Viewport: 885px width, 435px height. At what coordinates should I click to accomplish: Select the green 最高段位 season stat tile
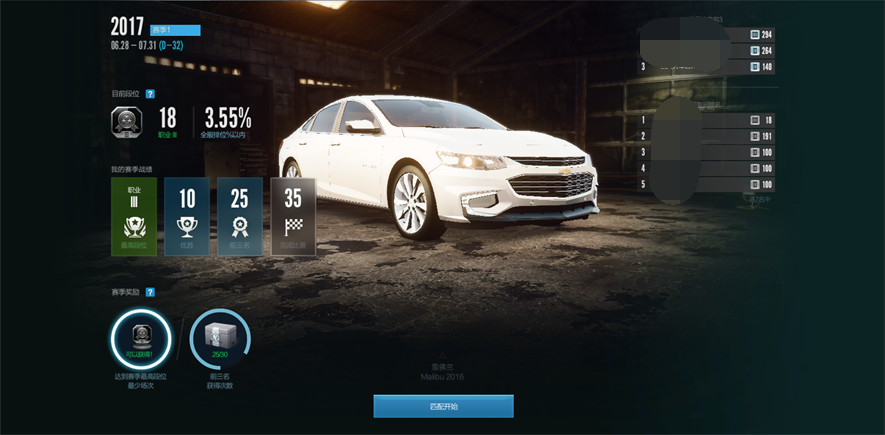pyautogui.click(x=134, y=217)
